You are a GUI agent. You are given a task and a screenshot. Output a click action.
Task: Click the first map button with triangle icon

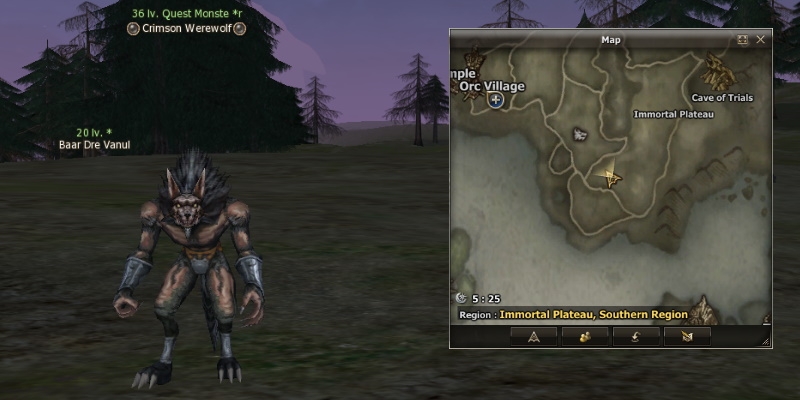(x=533, y=337)
